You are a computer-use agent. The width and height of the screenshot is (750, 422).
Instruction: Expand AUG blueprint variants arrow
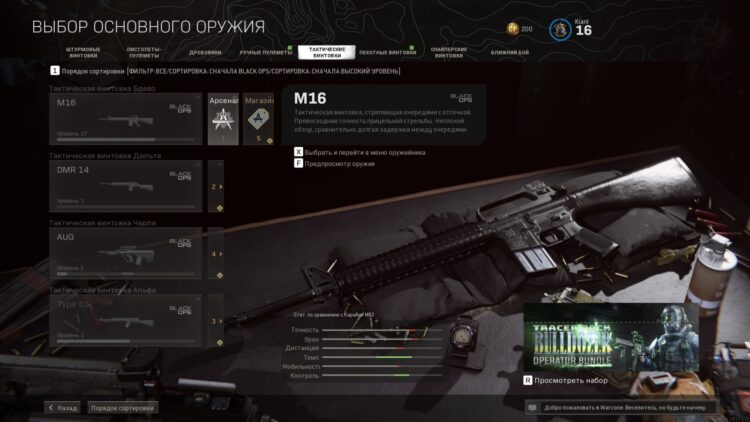coord(214,254)
